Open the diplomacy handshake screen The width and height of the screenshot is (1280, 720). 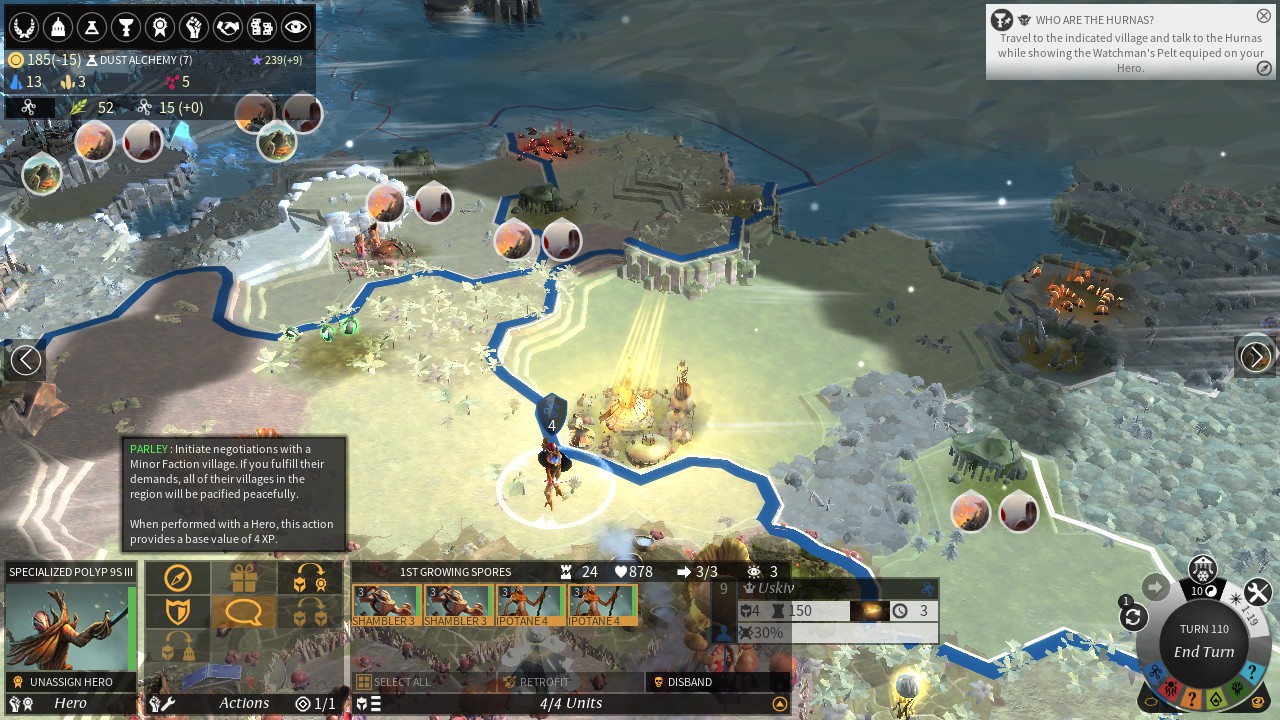pyautogui.click(x=227, y=27)
